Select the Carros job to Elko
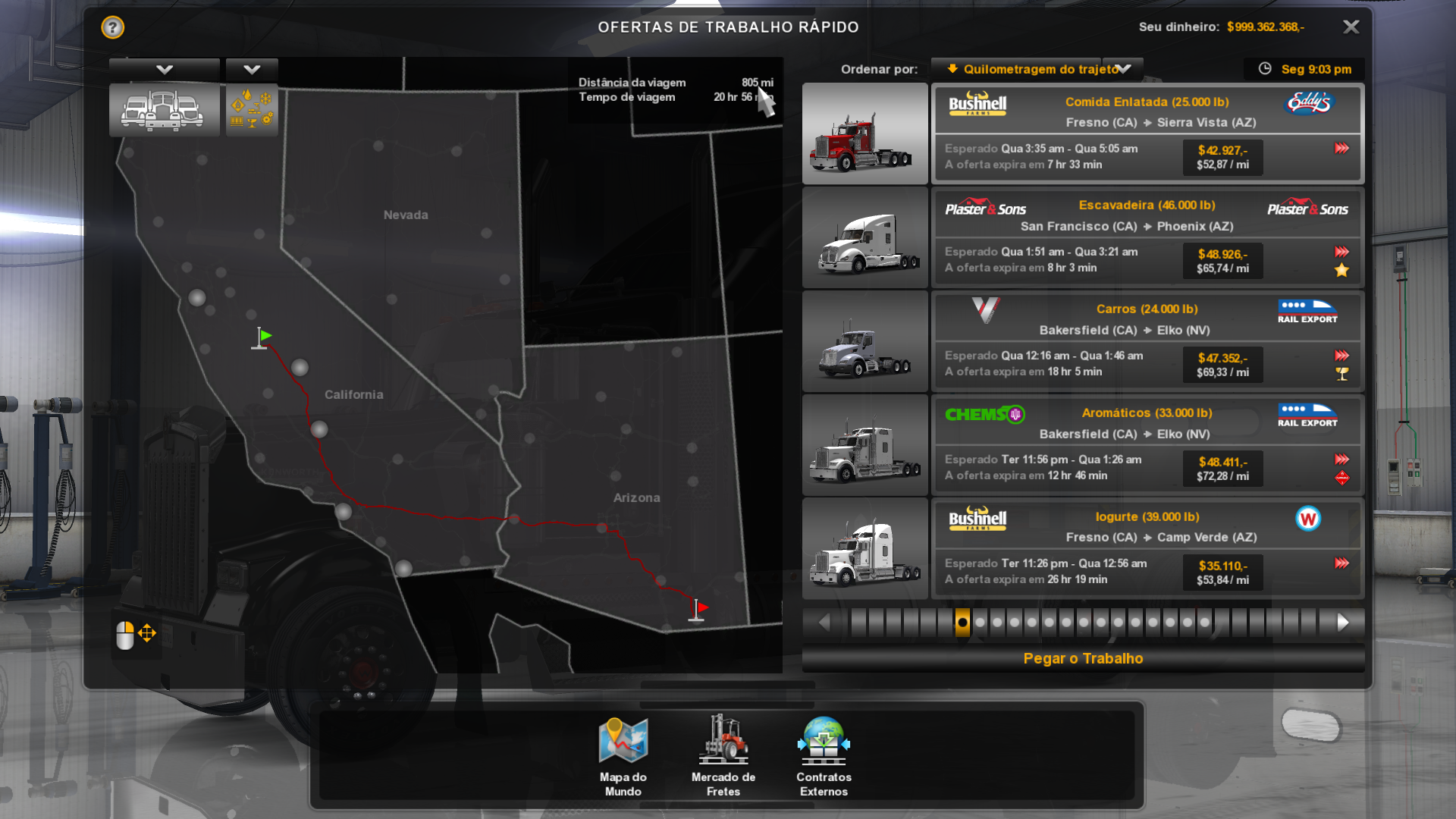The height and width of the screenshot is (819, 1456). click(1147, 341)
